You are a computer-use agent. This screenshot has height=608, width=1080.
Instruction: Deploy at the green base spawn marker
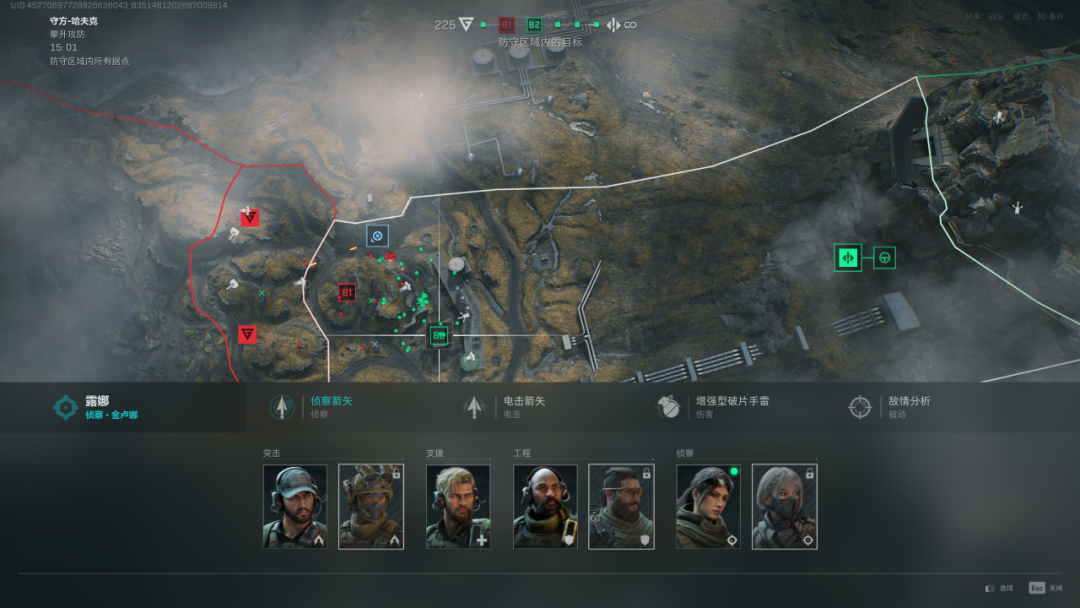pyautogui.click(x=848, y=258)
